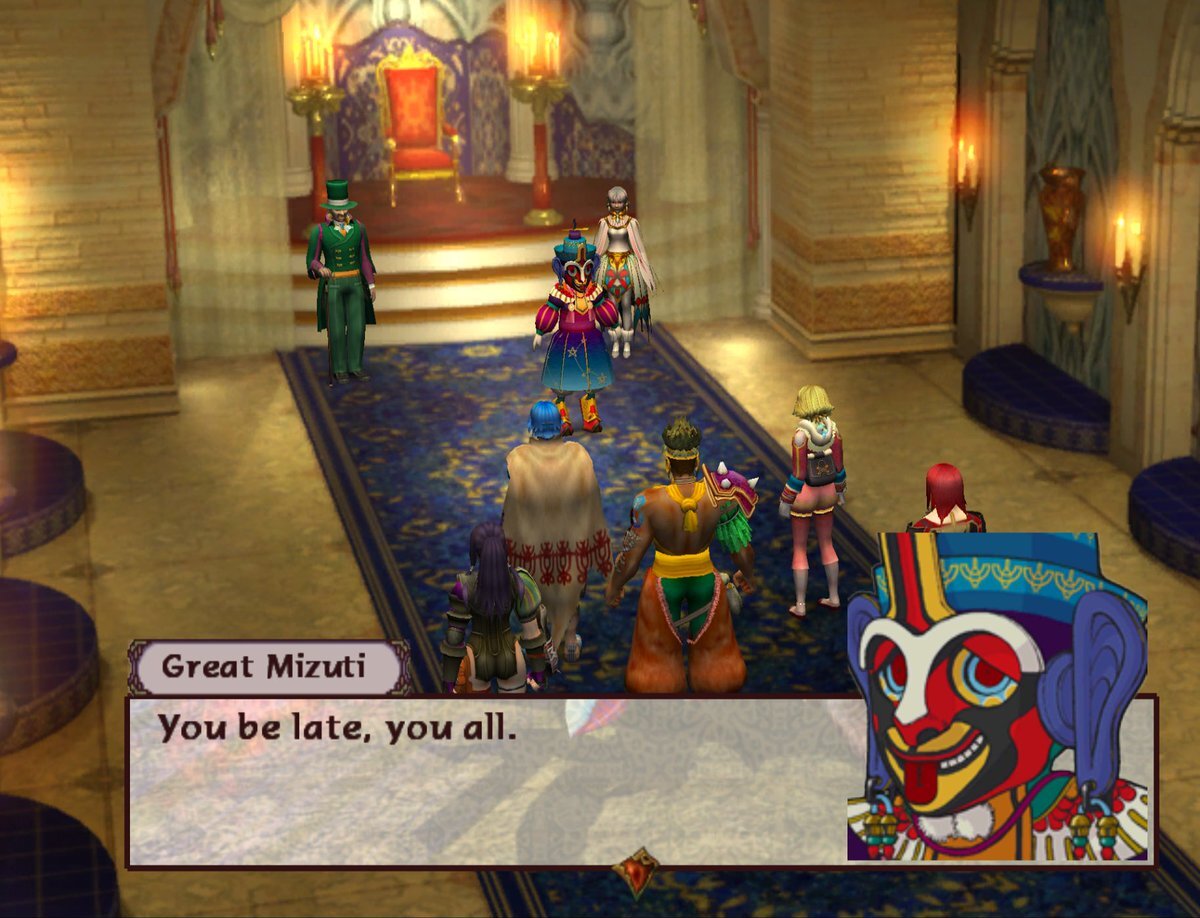
Task: Advance the "You be late, you all." dialogue box
Action: 490,780
